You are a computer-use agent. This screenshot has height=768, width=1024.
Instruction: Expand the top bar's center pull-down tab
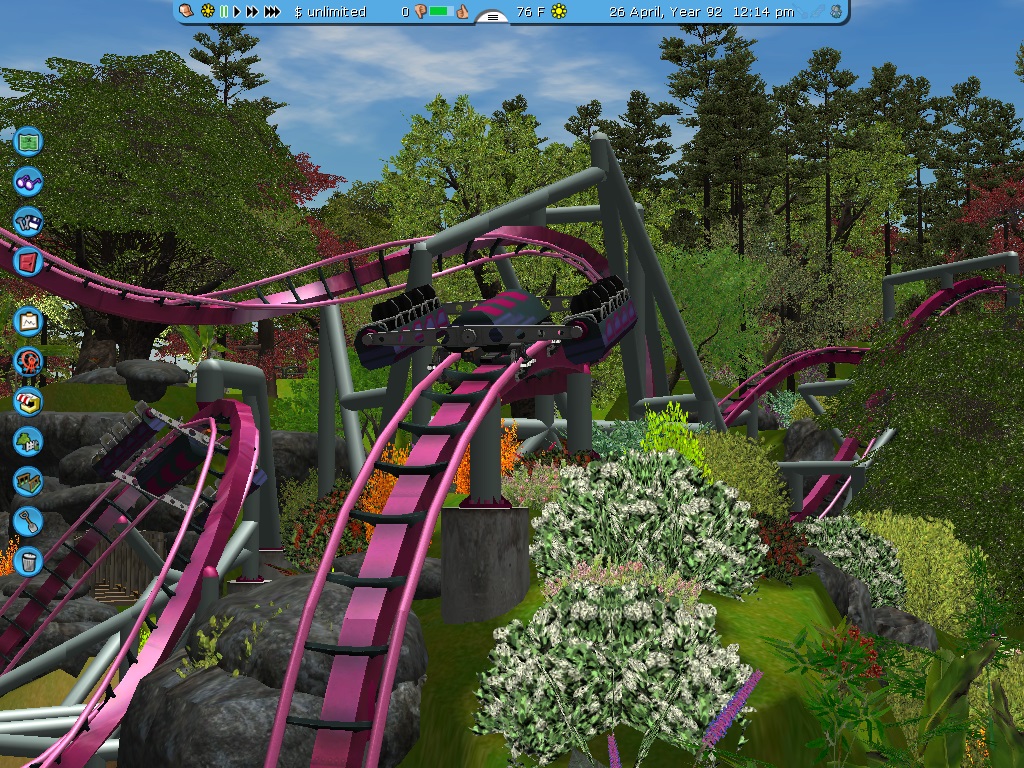[x=491, y=16]
